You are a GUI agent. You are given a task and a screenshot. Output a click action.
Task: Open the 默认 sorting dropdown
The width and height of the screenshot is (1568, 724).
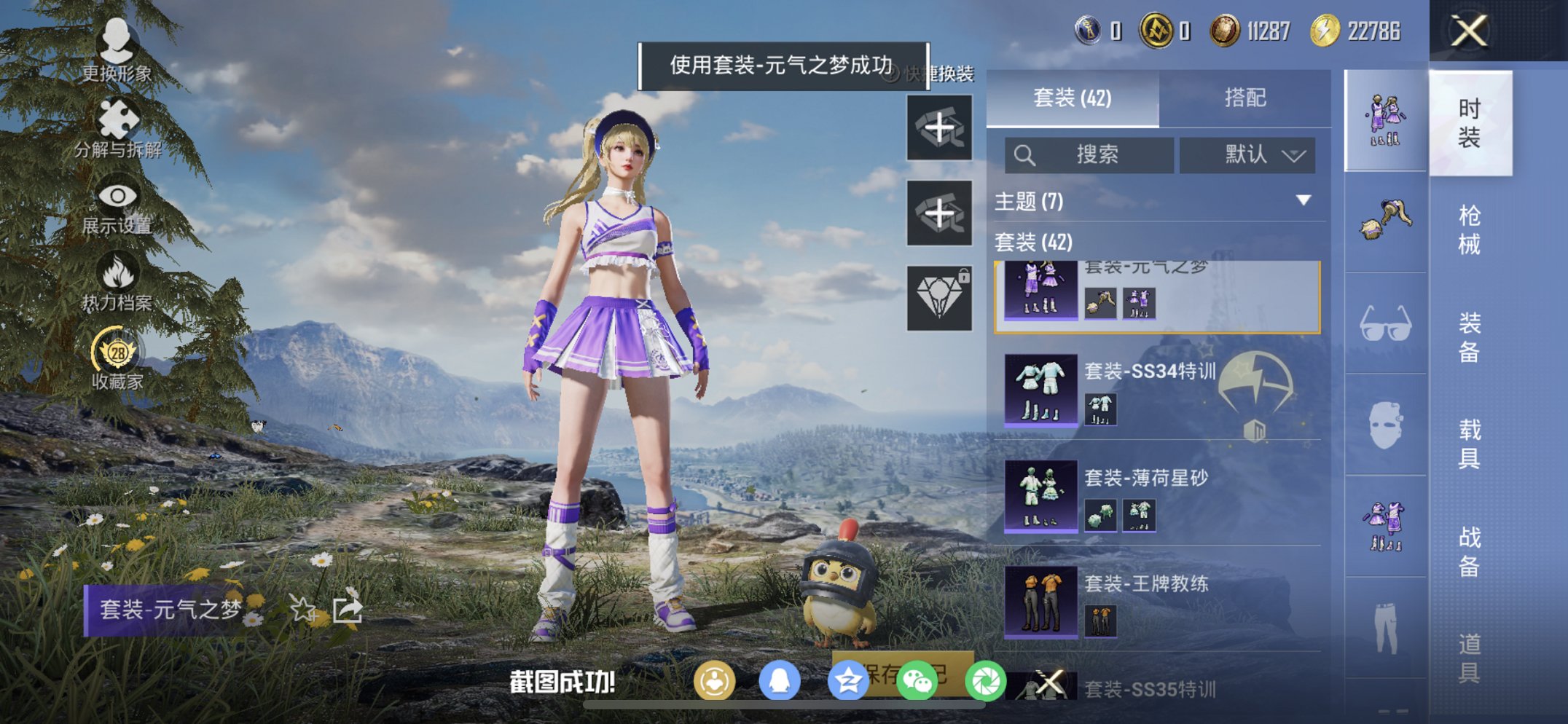tap(1247, 154)
